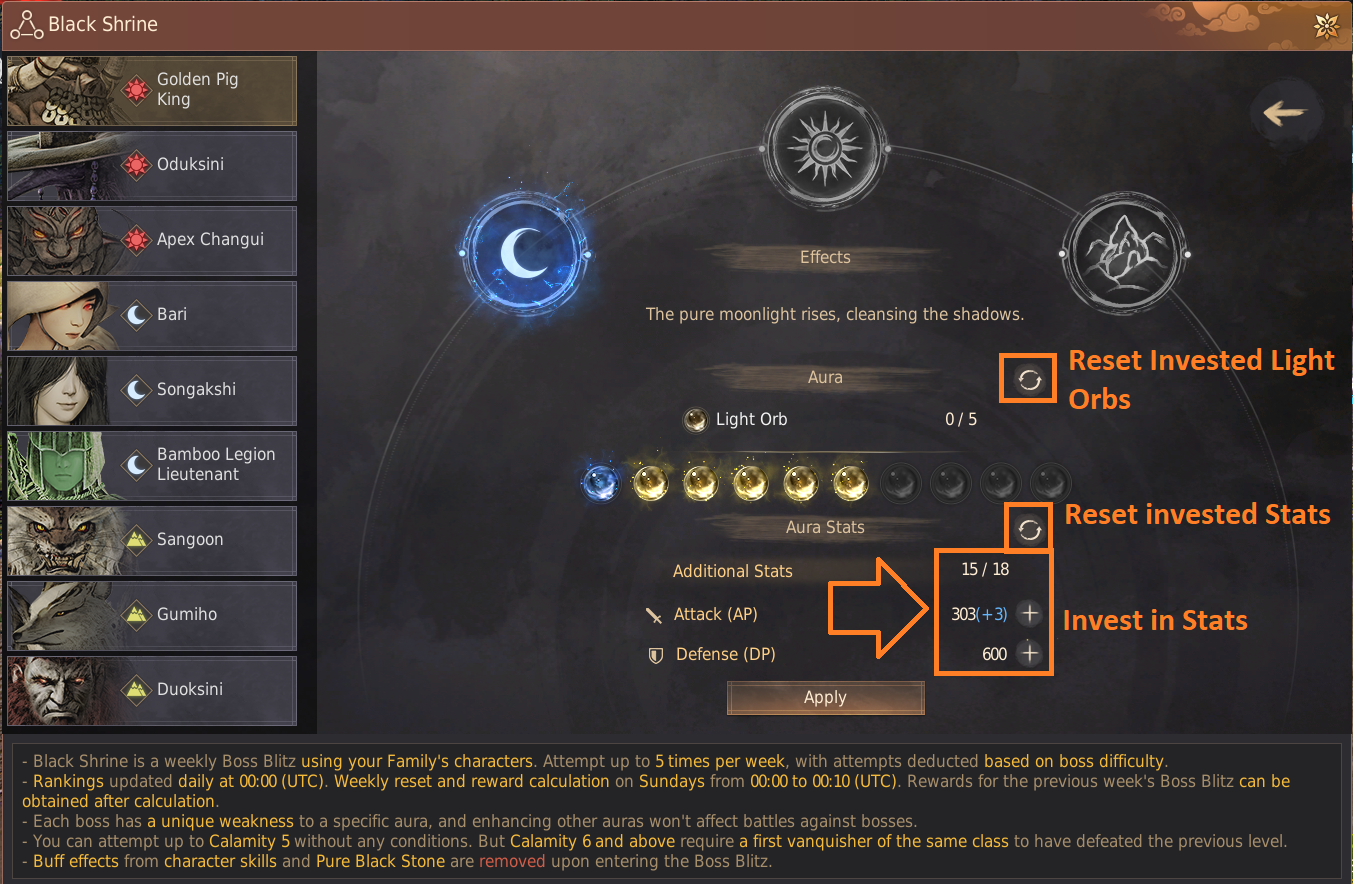Select the Golden Pig King boss
Viewport: 1353px width, 884px height.
pyautogui.click(x=152, y=90)
